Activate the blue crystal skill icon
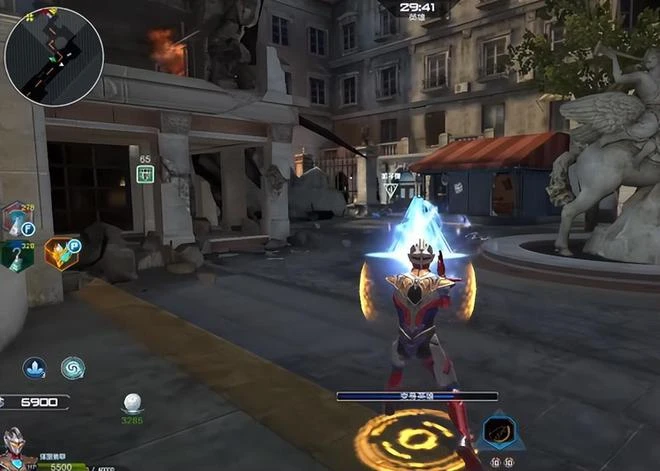 click(x=35, y=368)
